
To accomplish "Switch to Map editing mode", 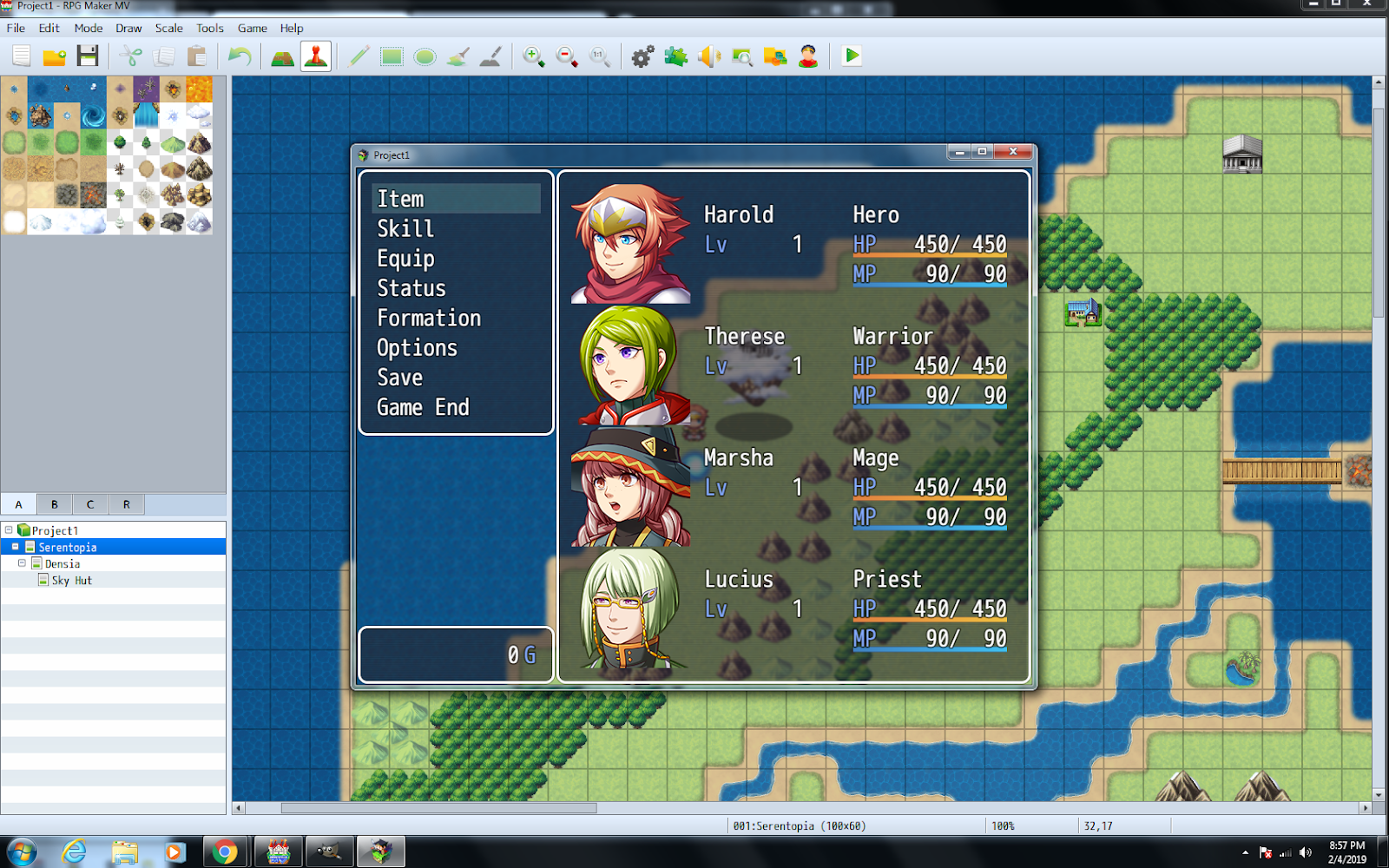I will [281, 56].
